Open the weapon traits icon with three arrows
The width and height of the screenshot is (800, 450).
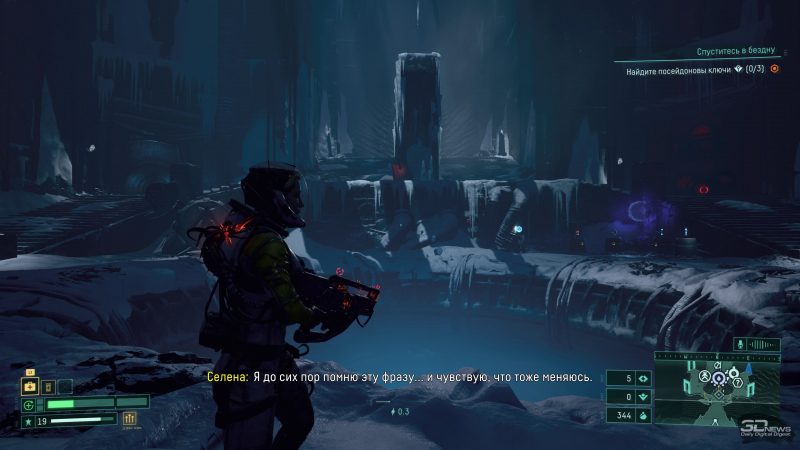tap(129, 420)
